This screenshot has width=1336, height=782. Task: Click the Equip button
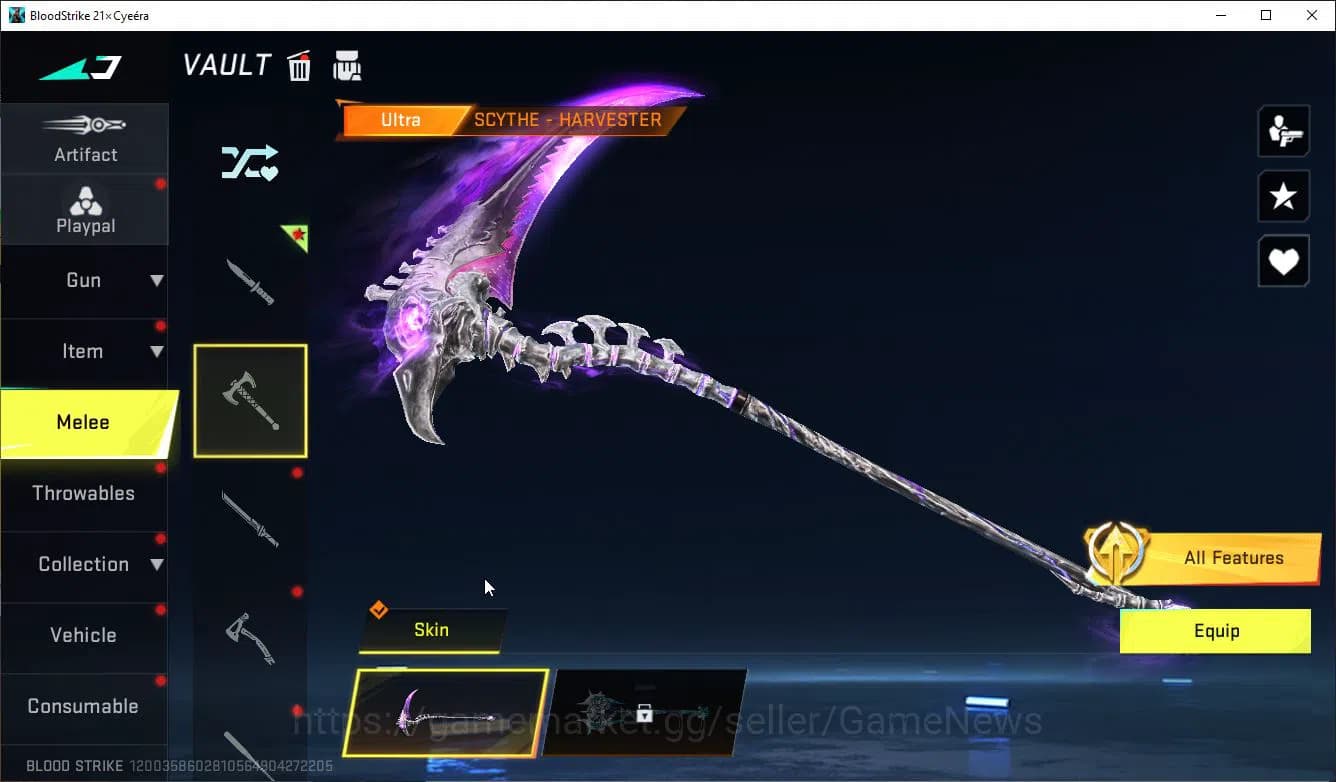(1215, 631)
